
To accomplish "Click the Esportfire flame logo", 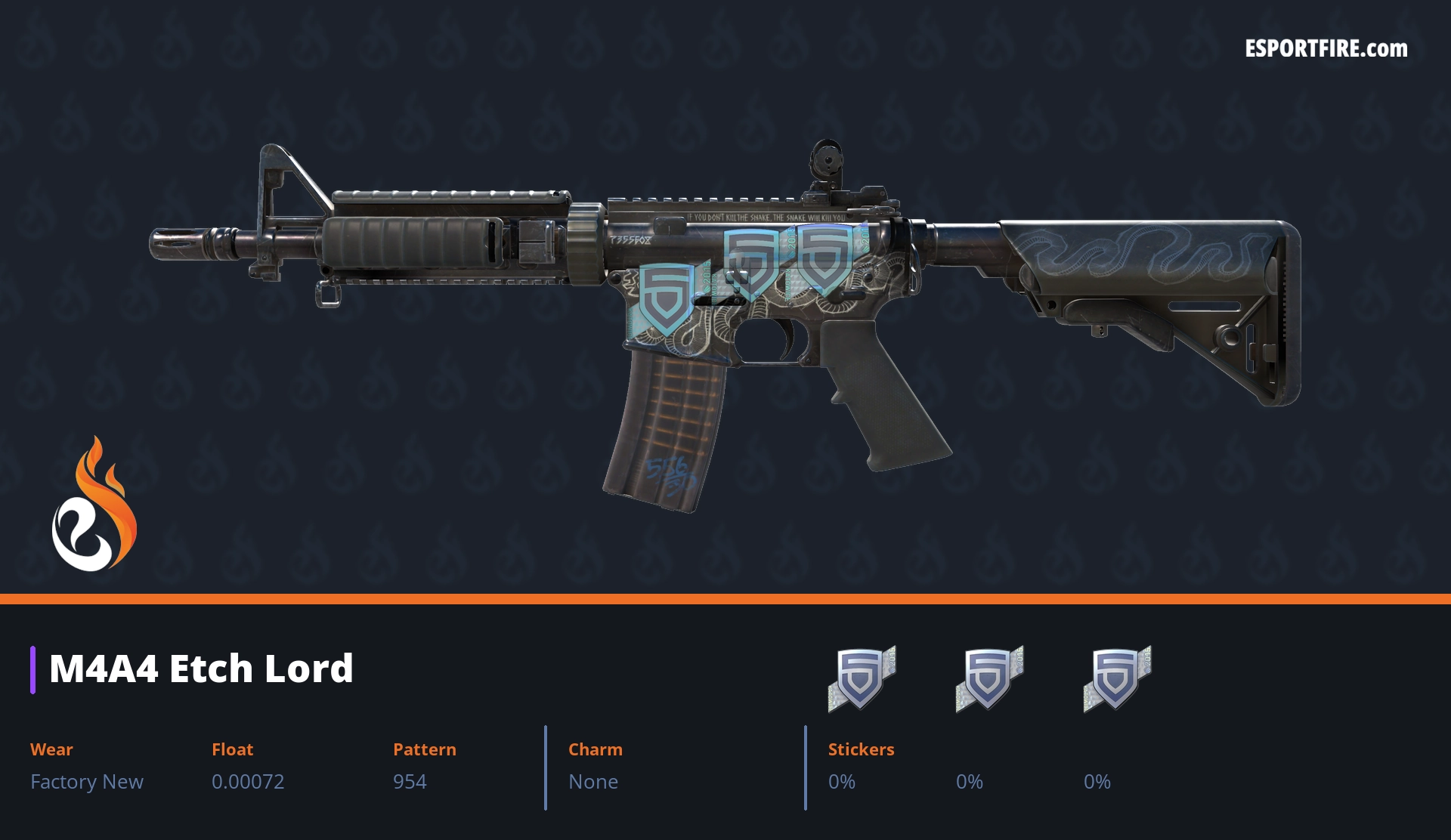I will point(94,505).
